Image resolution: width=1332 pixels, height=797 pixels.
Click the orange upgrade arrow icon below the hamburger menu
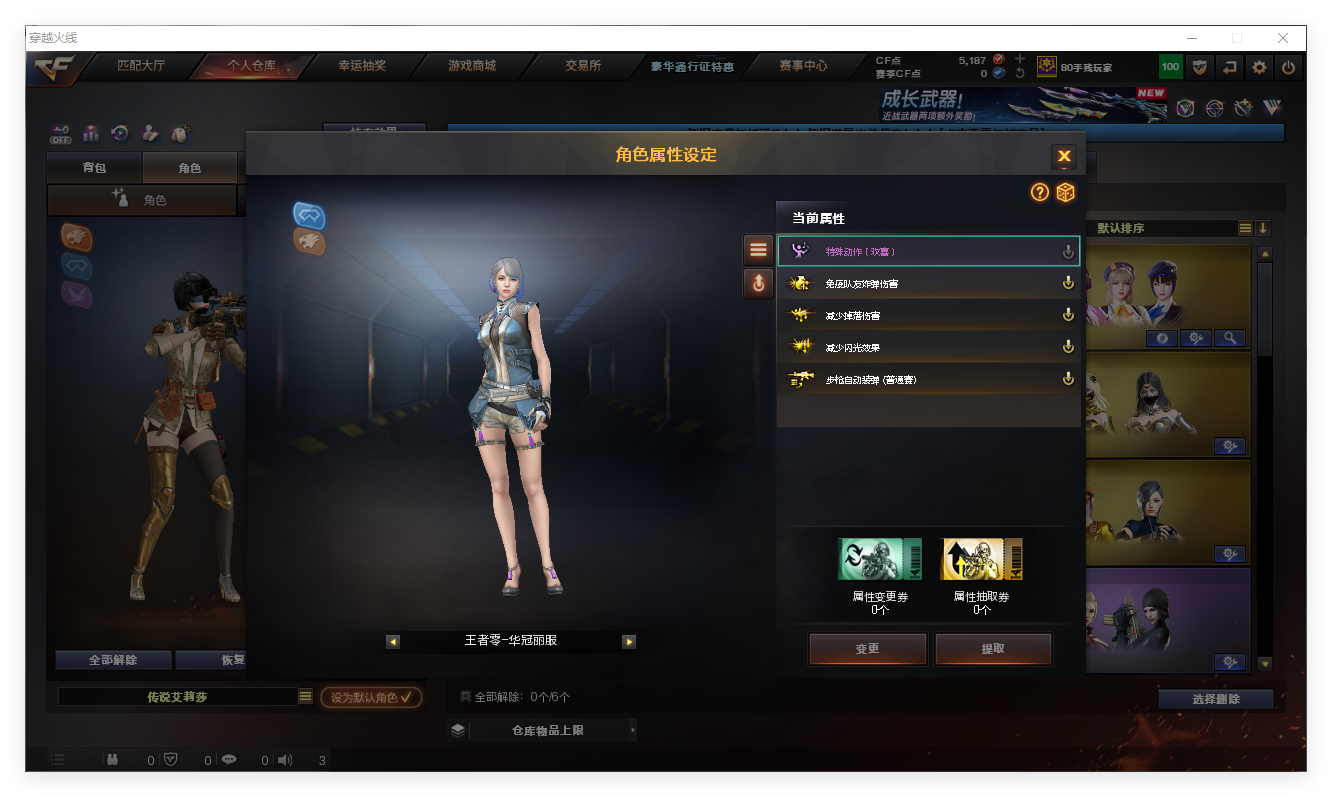[757, 283]
